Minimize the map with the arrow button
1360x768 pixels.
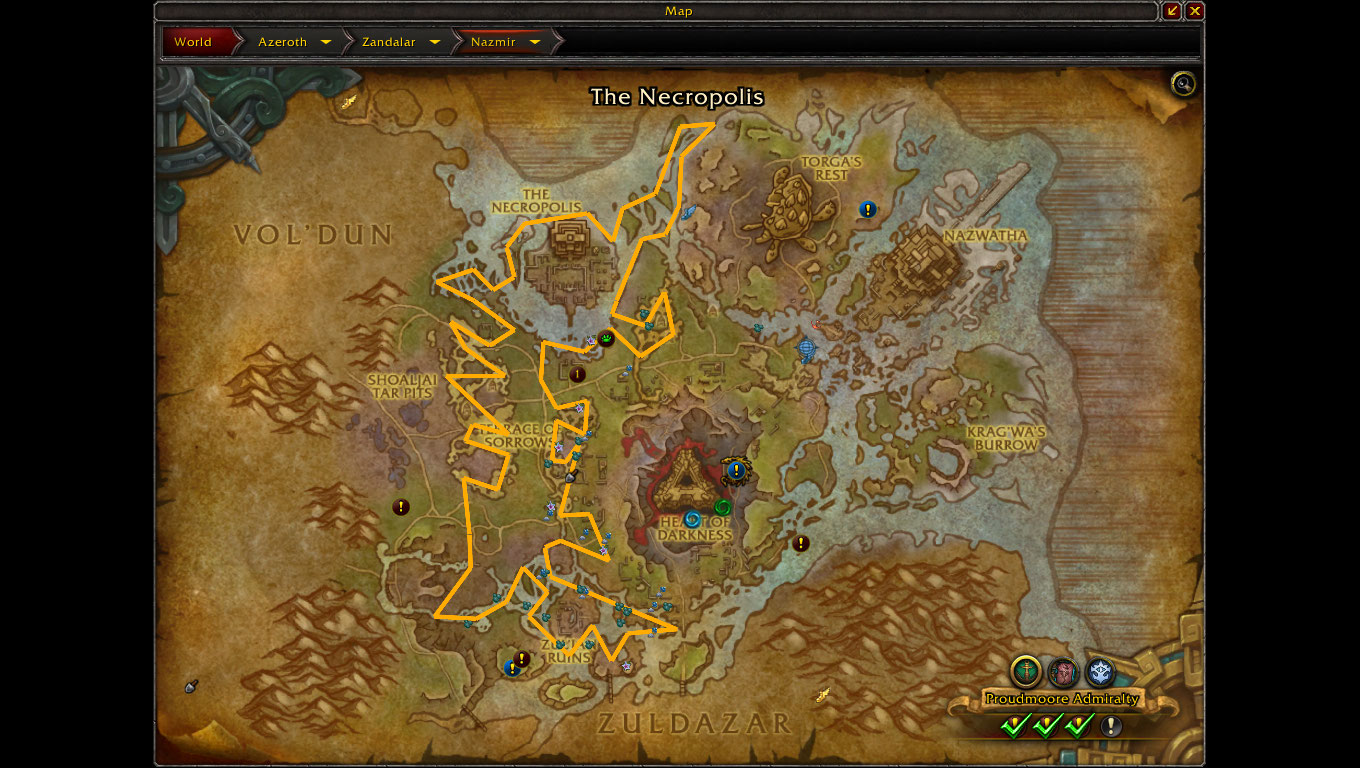(x=1172, y=11)
